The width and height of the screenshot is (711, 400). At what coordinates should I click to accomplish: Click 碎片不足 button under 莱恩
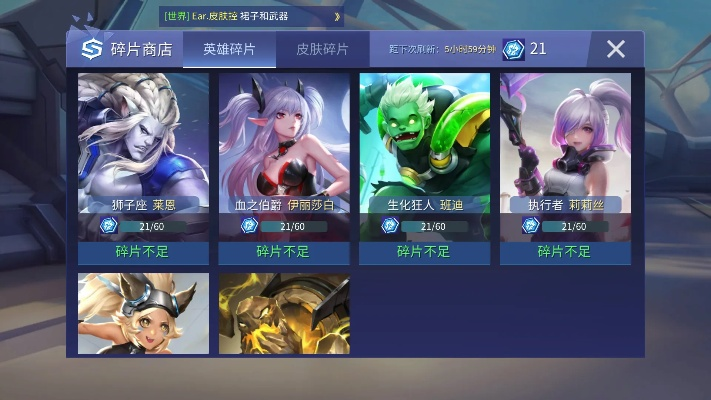(x=143, y=252)
